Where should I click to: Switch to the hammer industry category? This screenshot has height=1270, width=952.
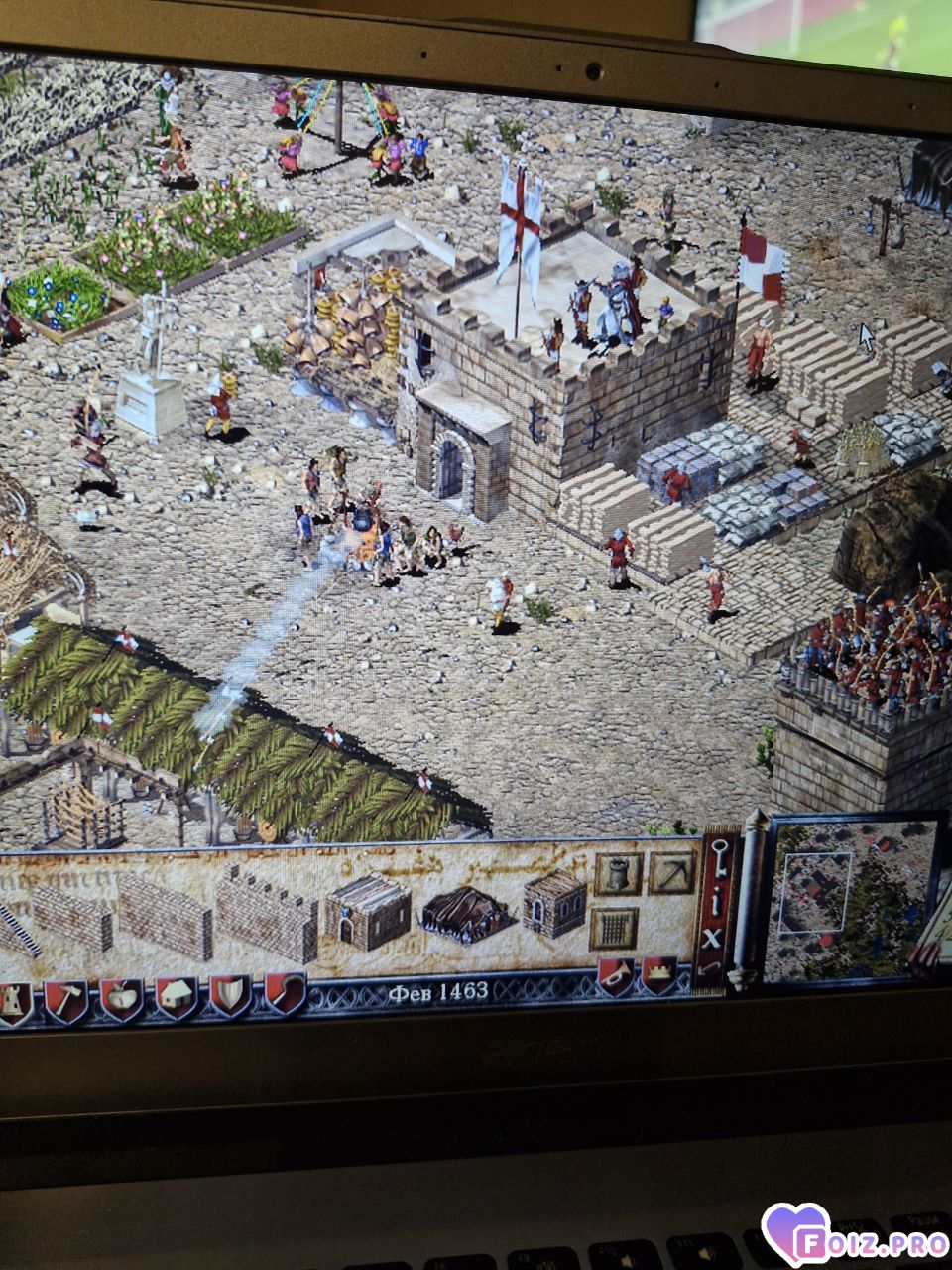65,1000
